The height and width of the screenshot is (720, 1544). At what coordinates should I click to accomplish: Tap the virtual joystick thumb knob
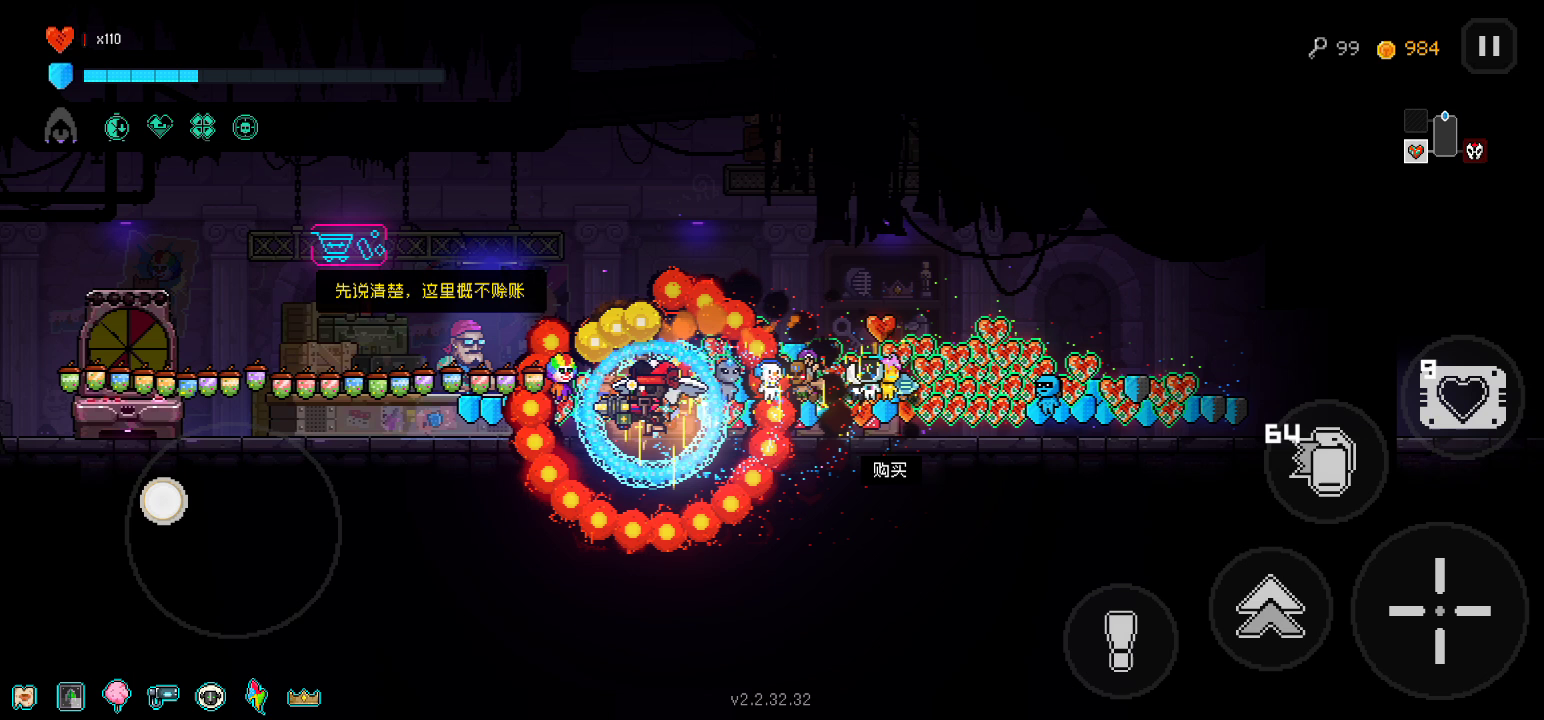(x=163, y=500)
